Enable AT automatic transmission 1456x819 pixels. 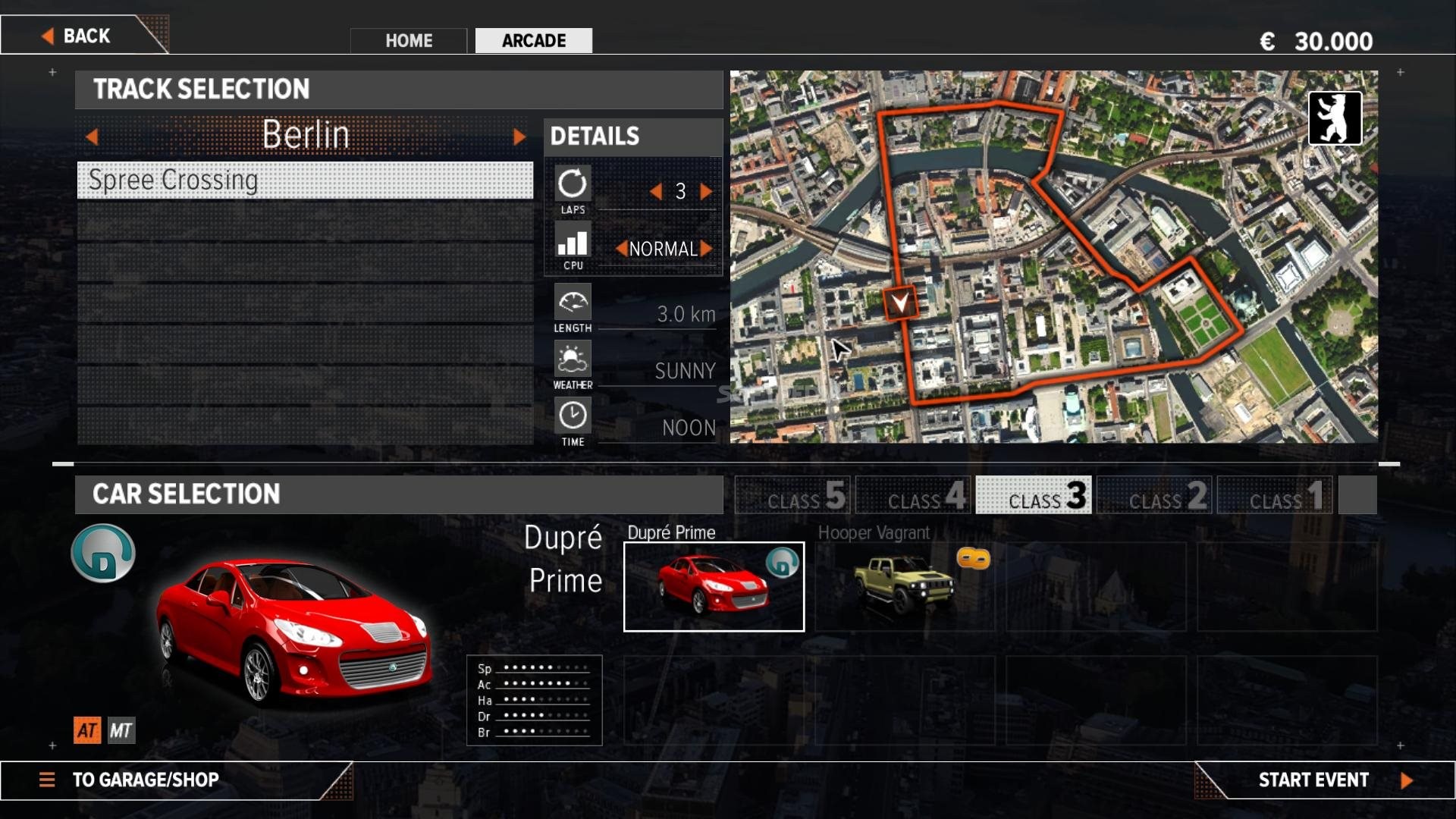coord(87,730)
